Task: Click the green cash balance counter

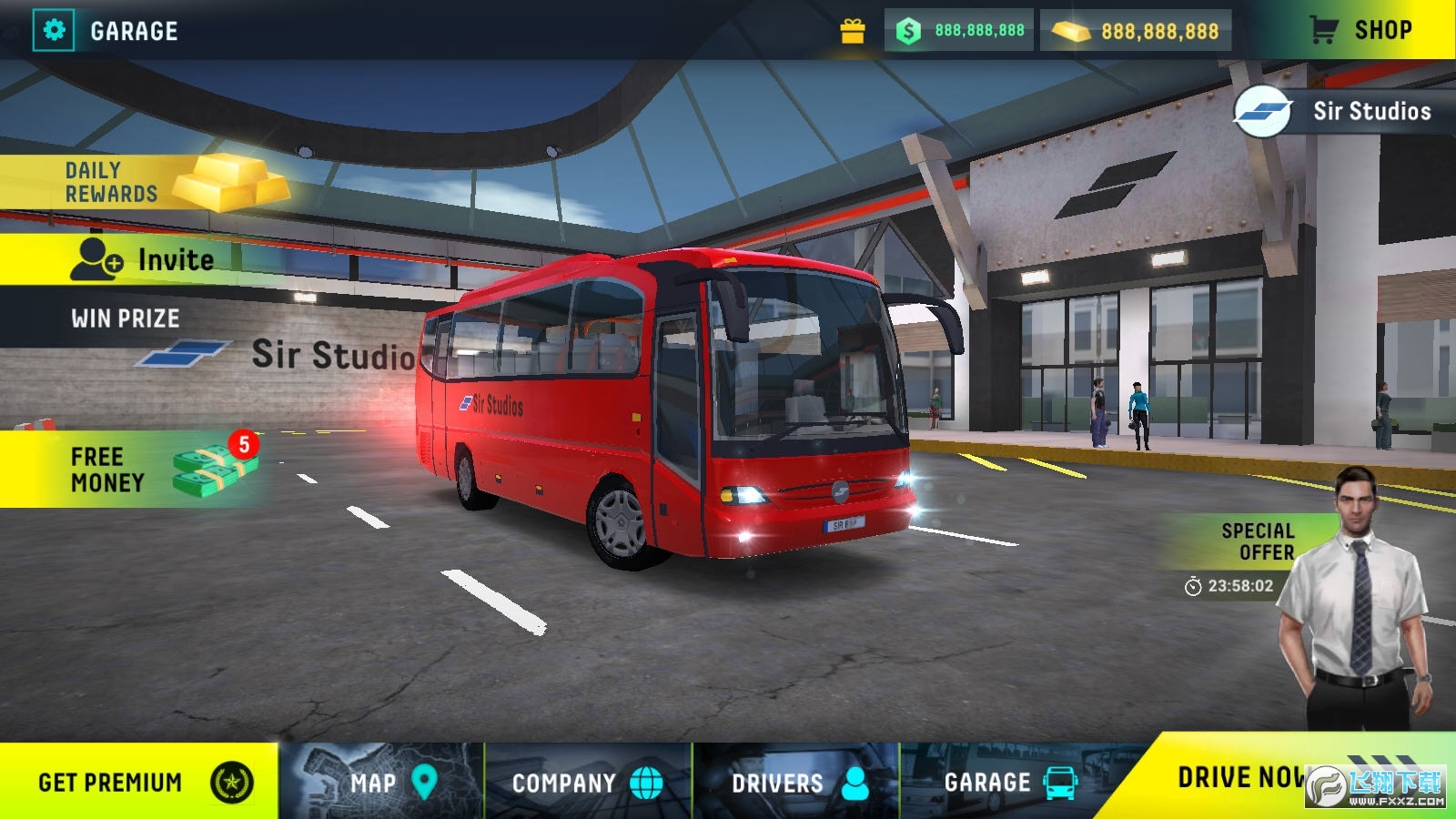Action: point(959,31)
